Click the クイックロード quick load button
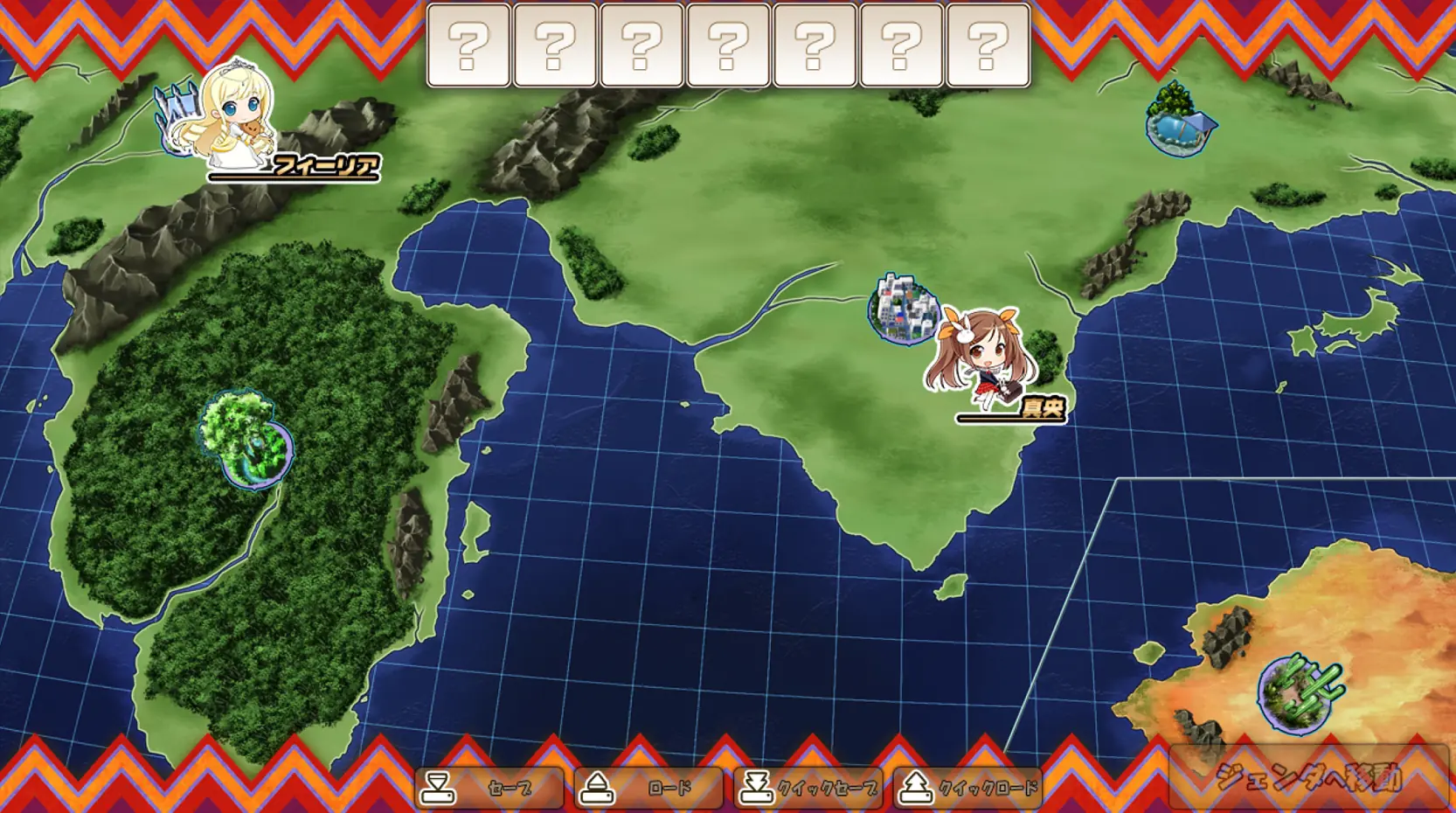The width and height of the screenshot is (1456, 813). tap(968, 788)
